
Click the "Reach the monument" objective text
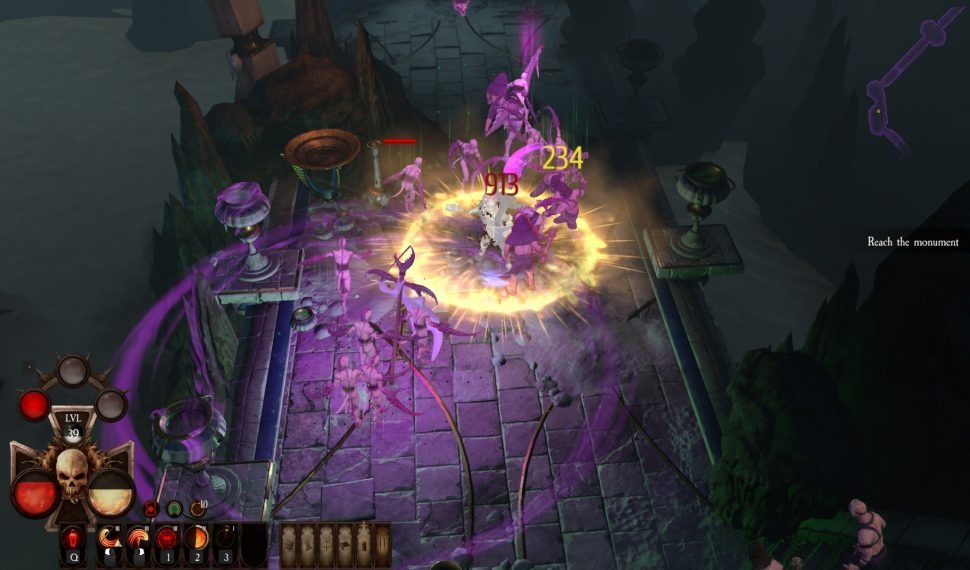pos(912,242)
